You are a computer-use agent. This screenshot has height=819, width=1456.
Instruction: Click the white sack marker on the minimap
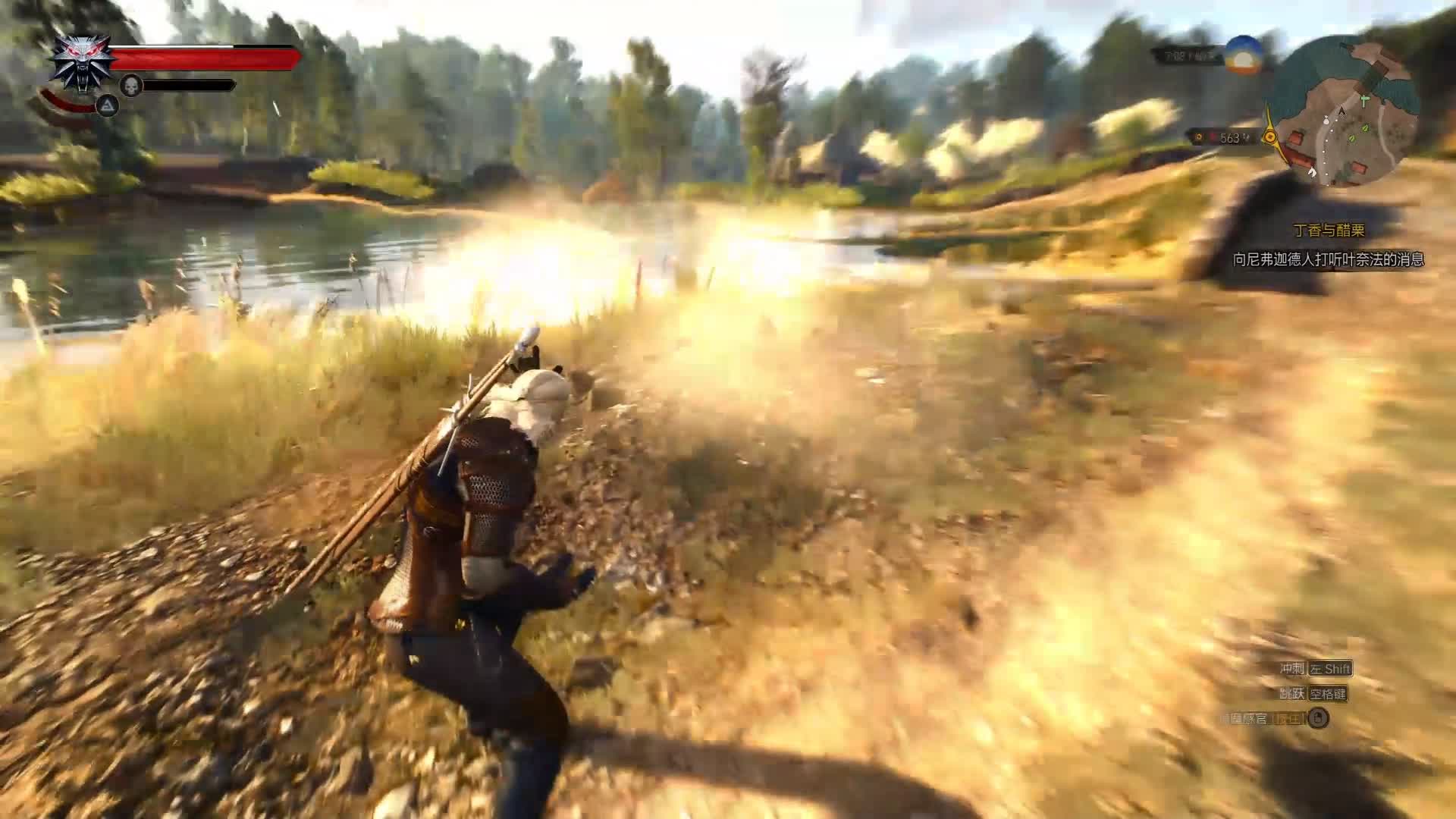1326,119
